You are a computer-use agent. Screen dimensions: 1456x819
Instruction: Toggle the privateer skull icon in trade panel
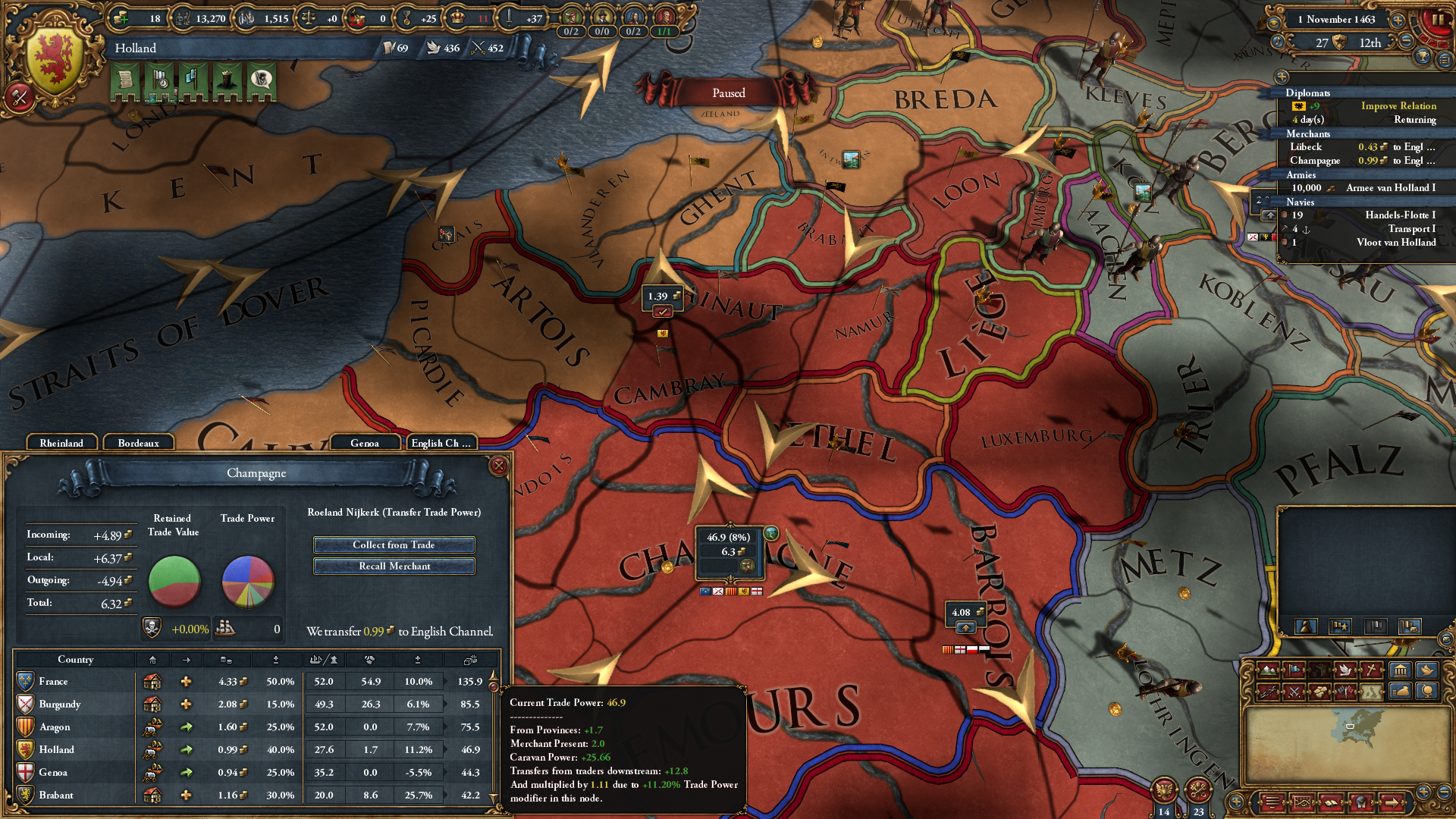tap(152, 629)
